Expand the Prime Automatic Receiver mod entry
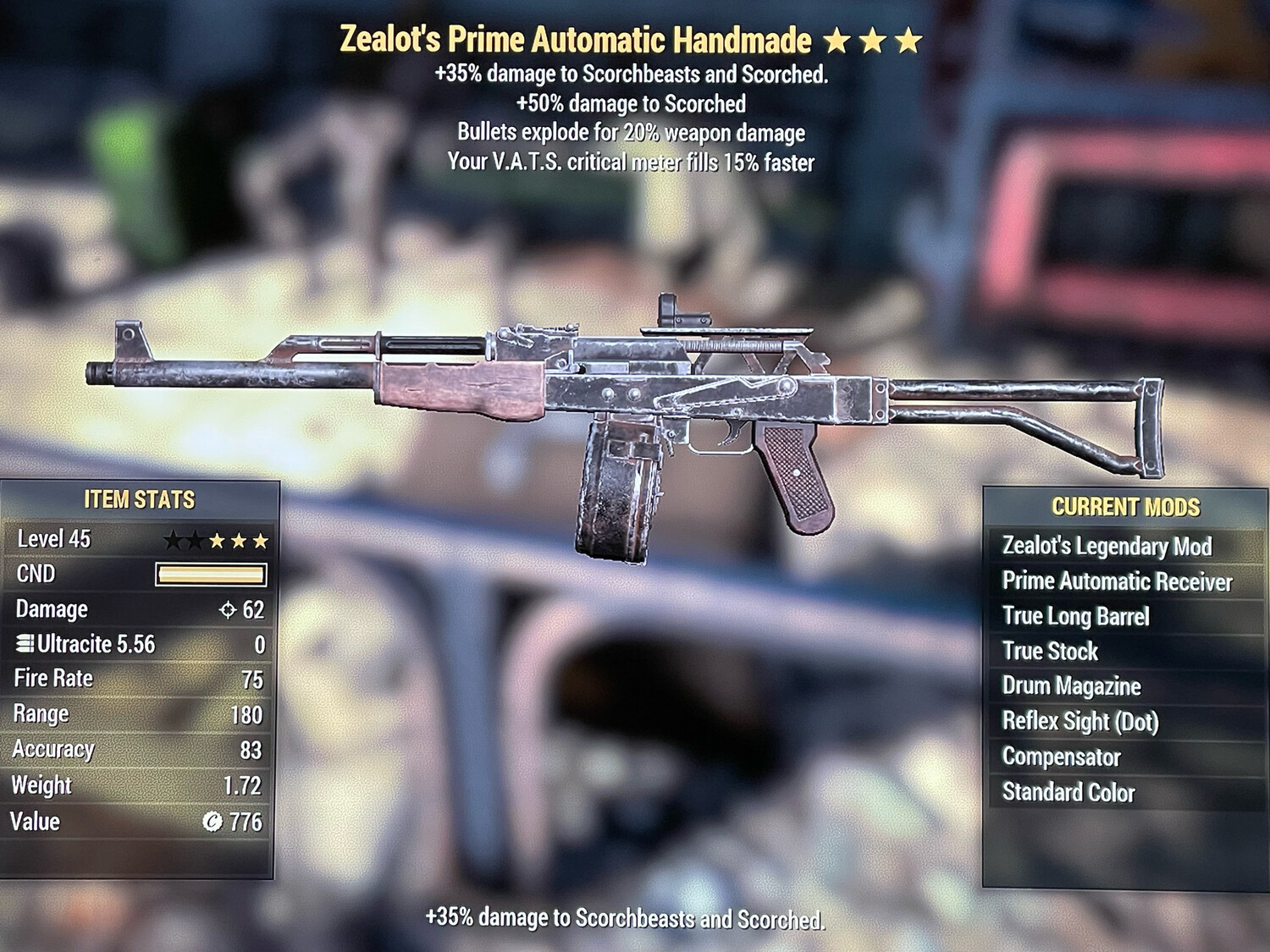Screen dimensions: 1270x952 coord(1118,582)
